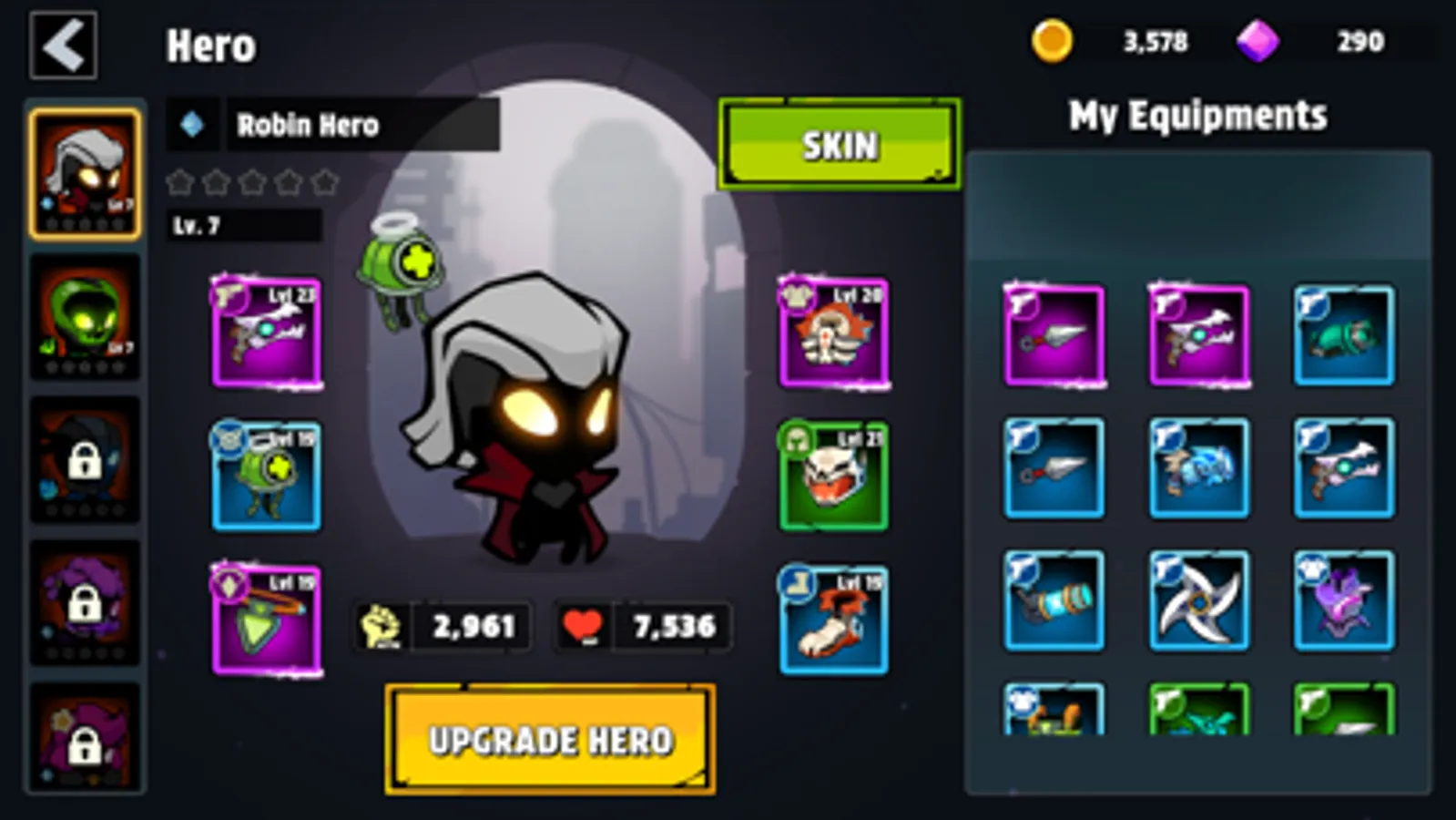
Task: Open the Lvl 19 helmet equipment slot
Action: [x=266, y=476]
